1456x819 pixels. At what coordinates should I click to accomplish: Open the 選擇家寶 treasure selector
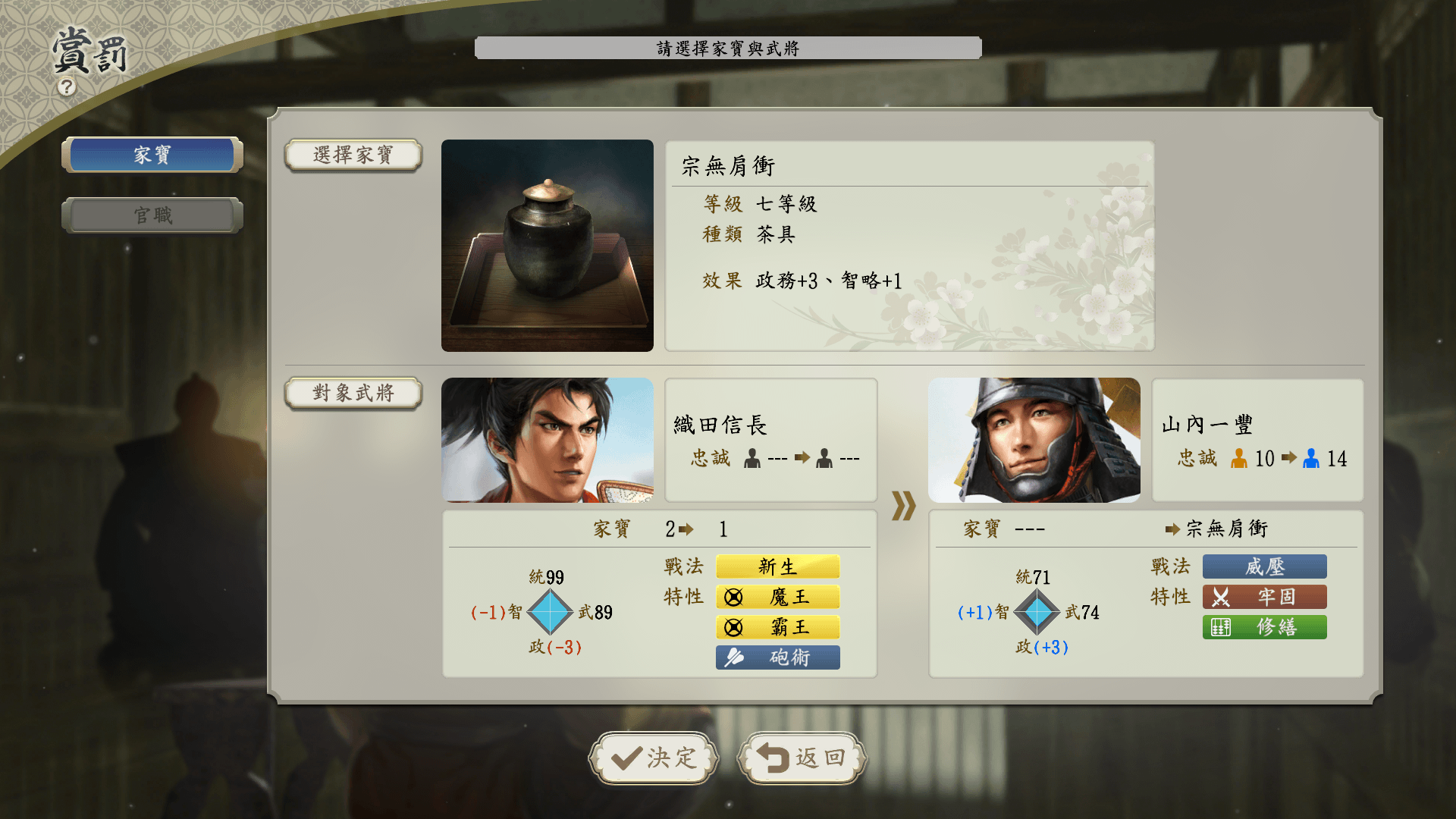point(353,155)
